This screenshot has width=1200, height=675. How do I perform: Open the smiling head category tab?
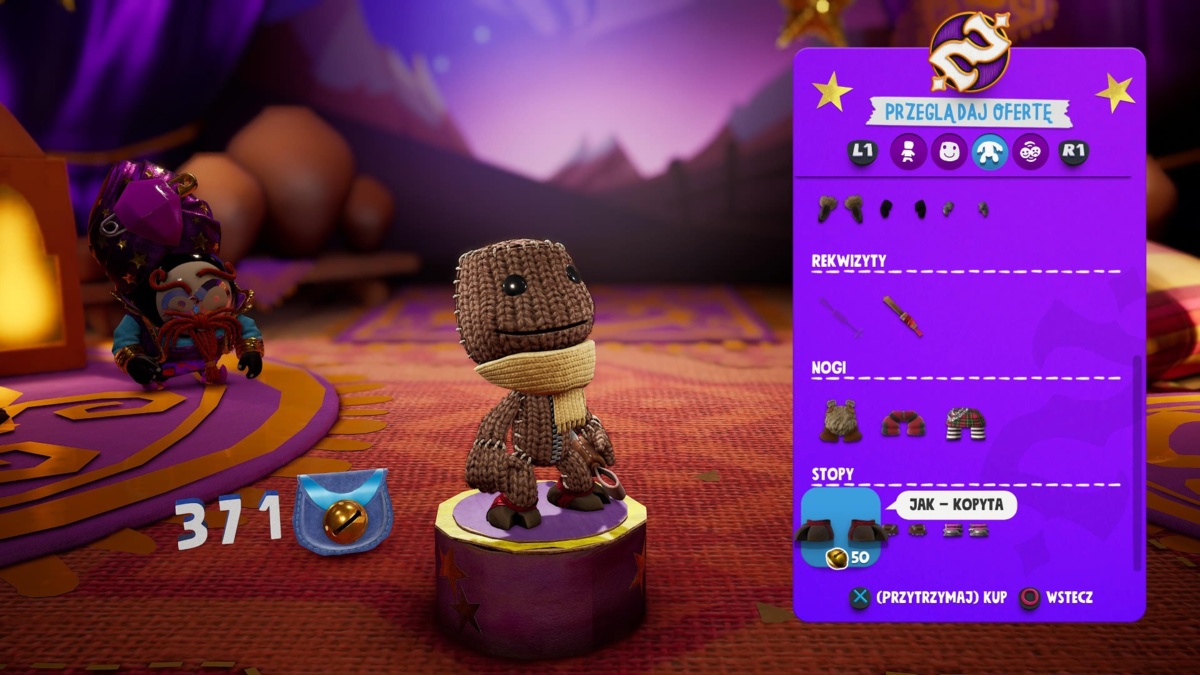(x=949, y=152)
